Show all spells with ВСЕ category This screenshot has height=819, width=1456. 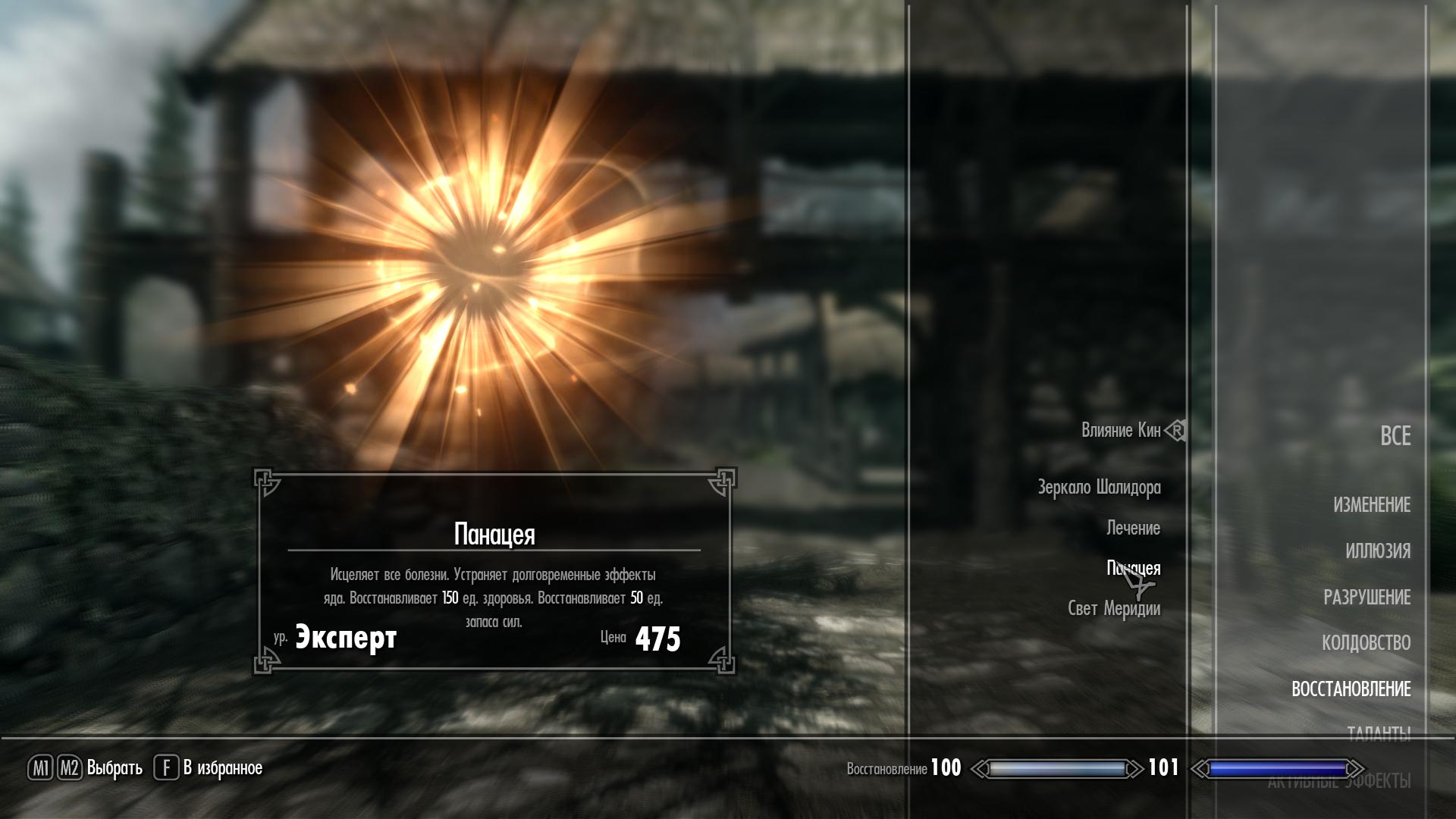(x=1395, y=436)
